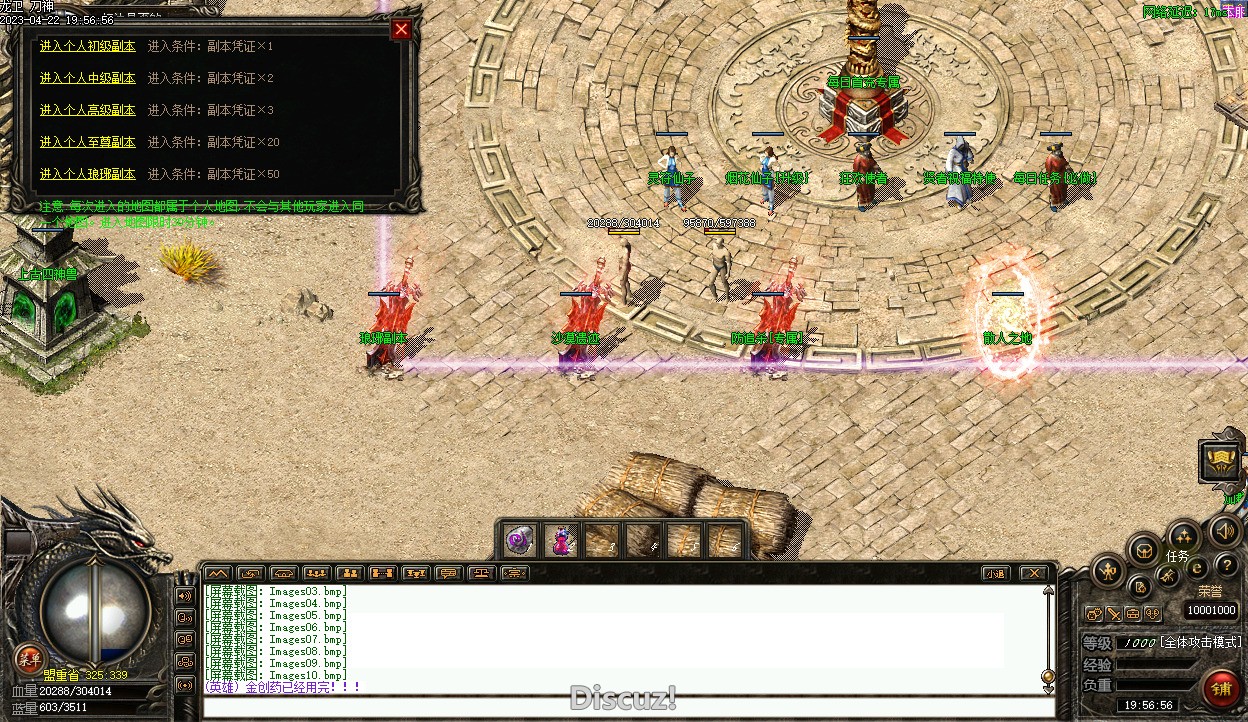The height and width of the screenshot is (722, 1248).
Task: Open the red 铺 shop button
Action: (1221, 689)
